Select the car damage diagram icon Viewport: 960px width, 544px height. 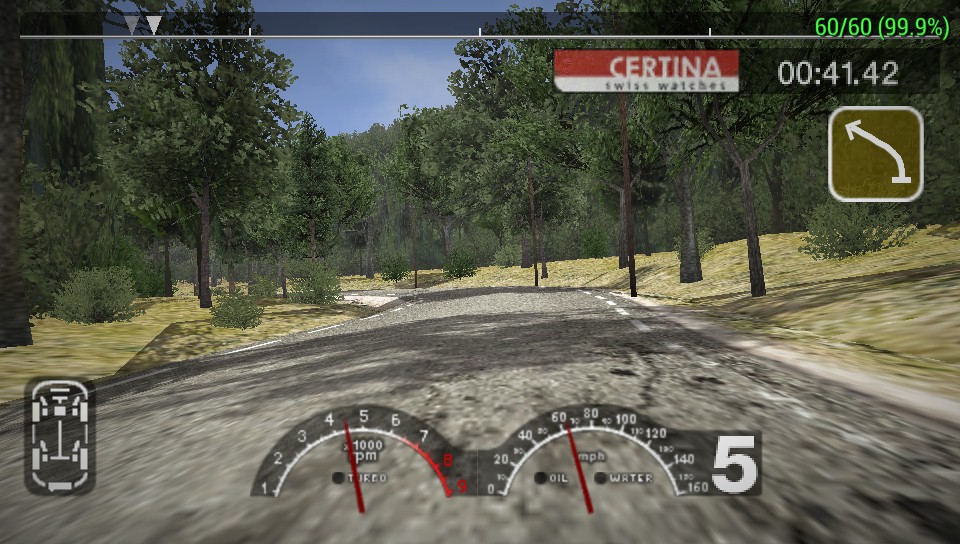pyautogui.click(x=60, y=437)
